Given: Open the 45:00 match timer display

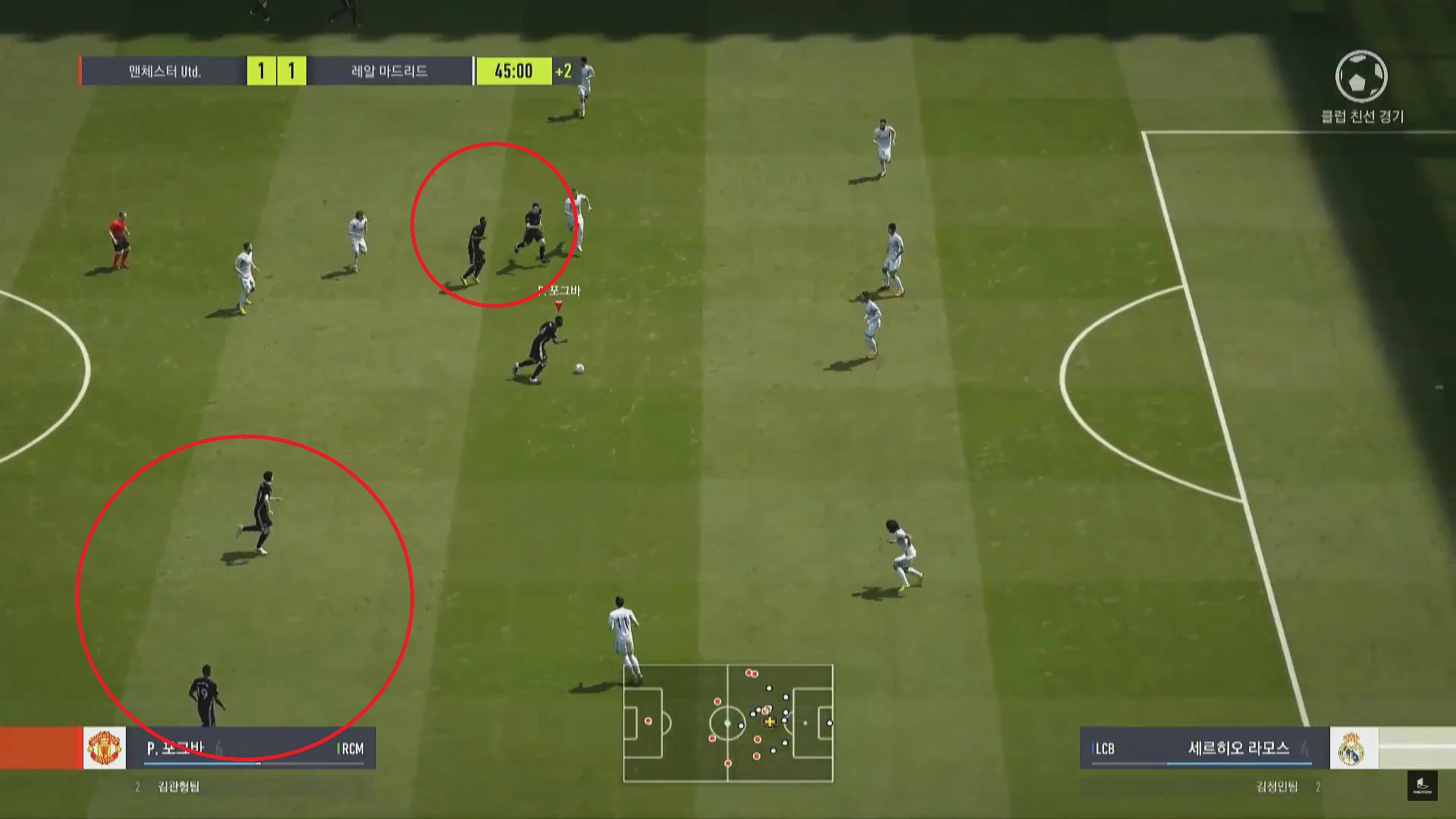Looking at the screenshot, I should coord(515,71).
